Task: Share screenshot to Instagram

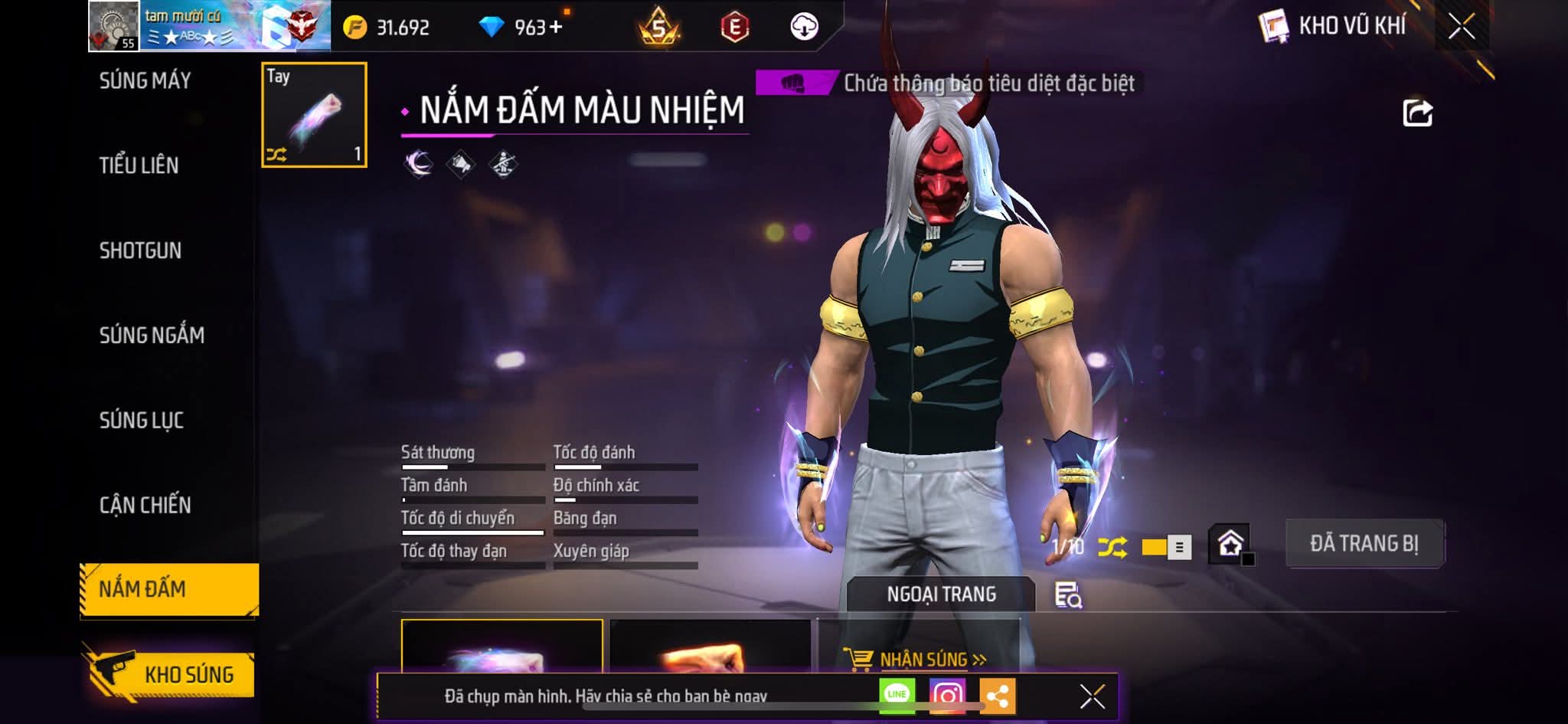Action: click(x=947, y=696)
